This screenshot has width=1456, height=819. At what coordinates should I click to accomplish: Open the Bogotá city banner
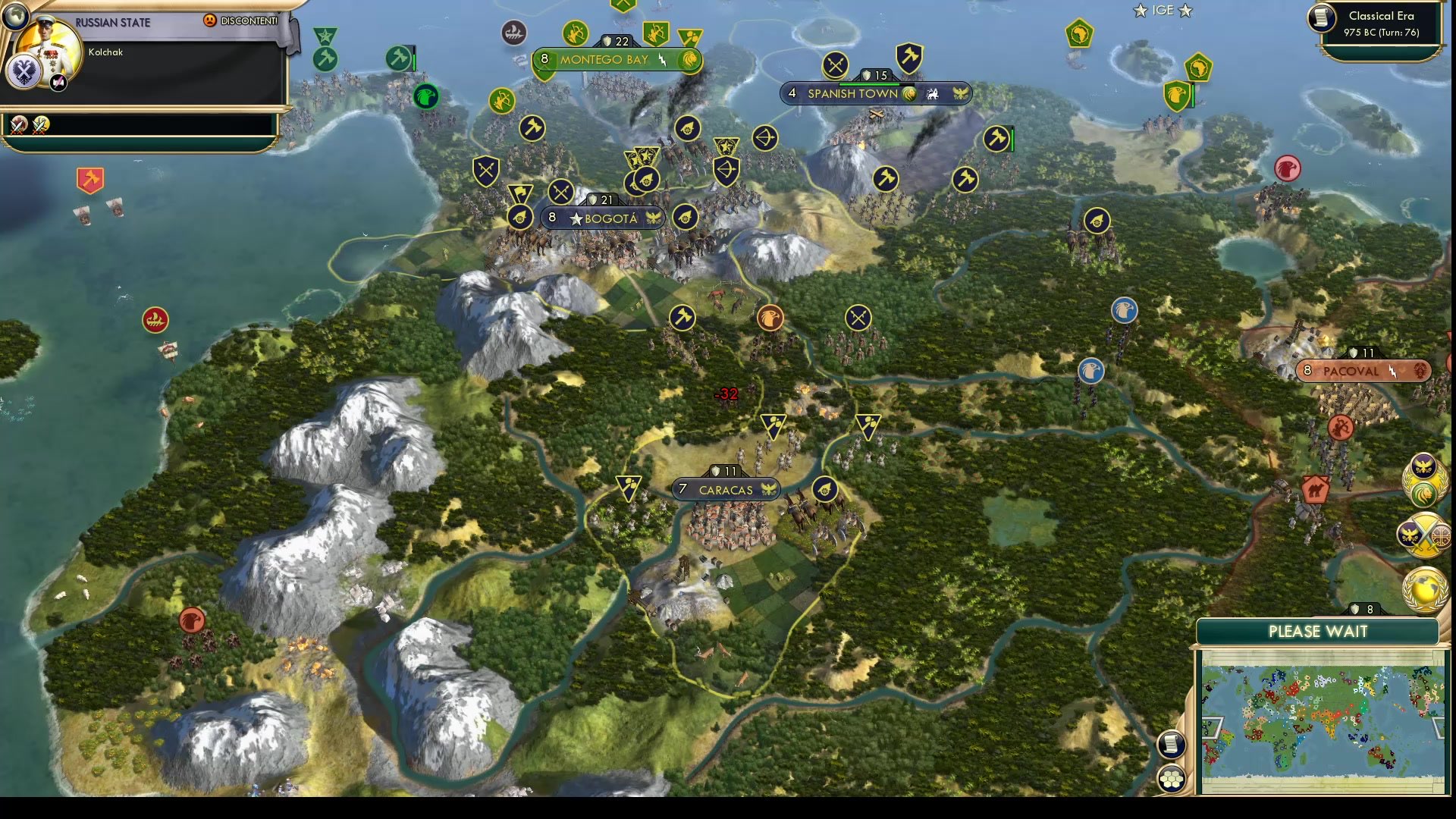tap(603, 218)
